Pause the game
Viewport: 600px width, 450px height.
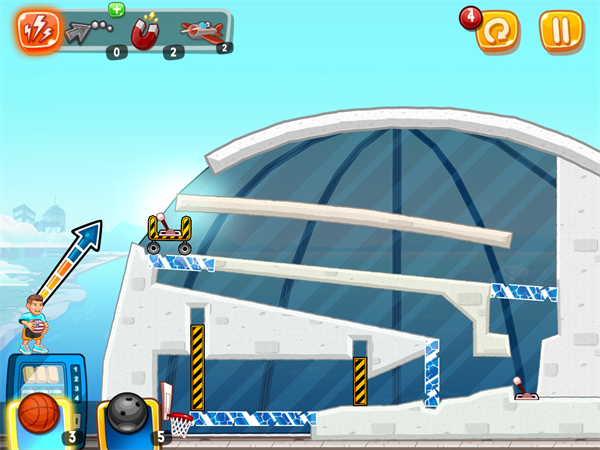(561, 30)
